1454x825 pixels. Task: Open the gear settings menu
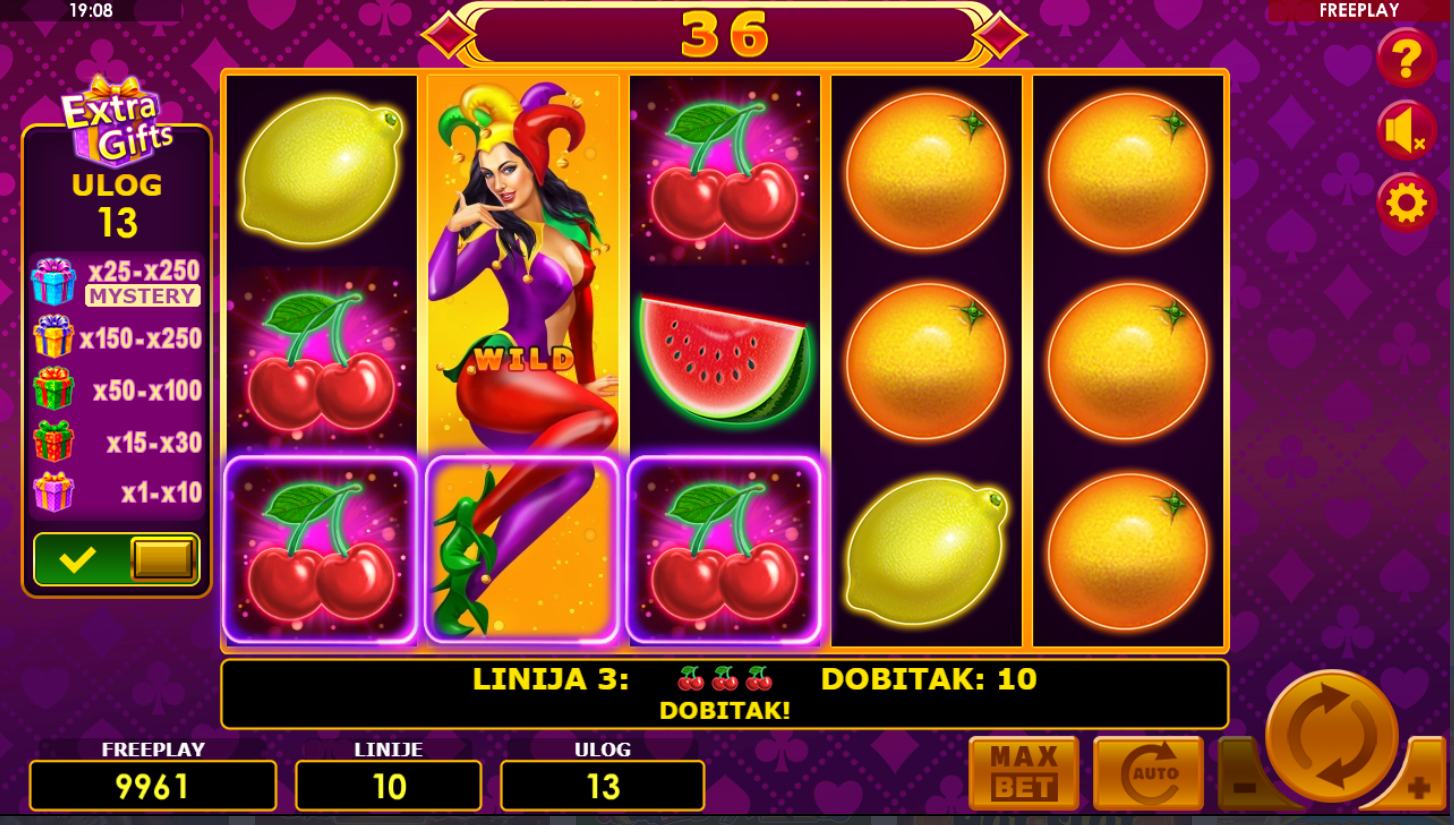click(x=1406, y=203)
